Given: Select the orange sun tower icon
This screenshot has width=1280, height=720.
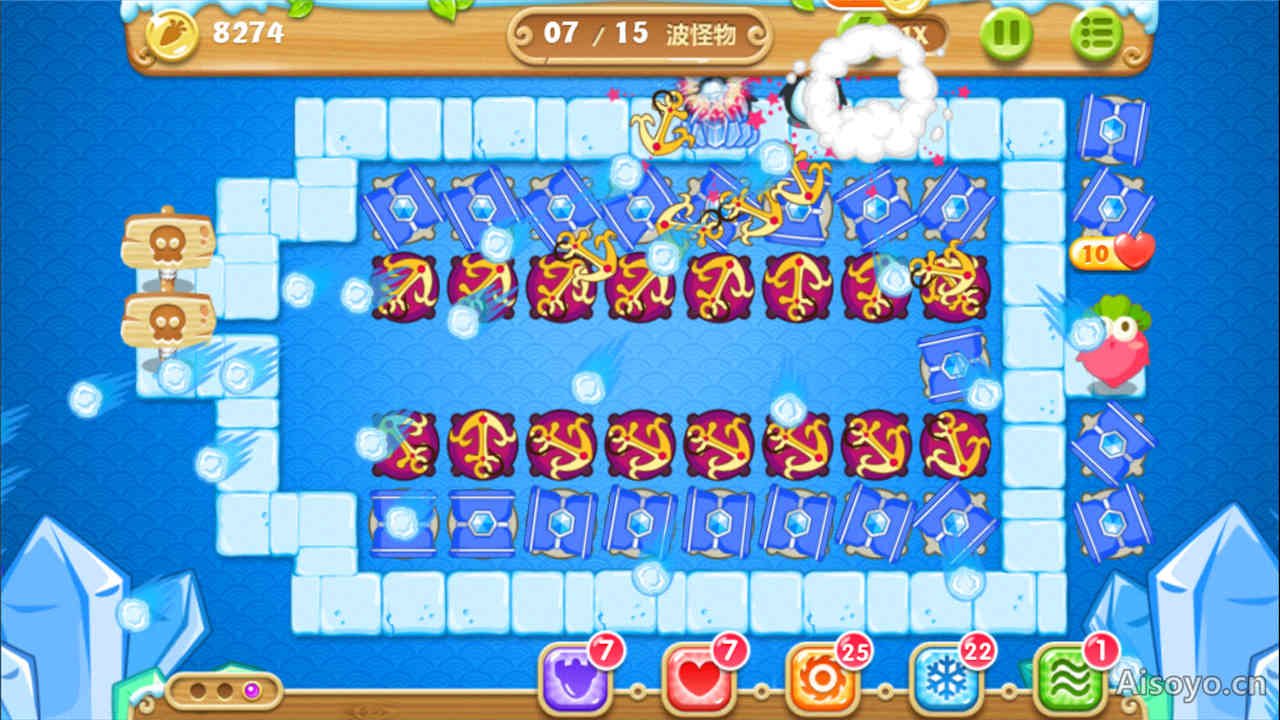Looking at the screenshot, I should coord(820,691).
